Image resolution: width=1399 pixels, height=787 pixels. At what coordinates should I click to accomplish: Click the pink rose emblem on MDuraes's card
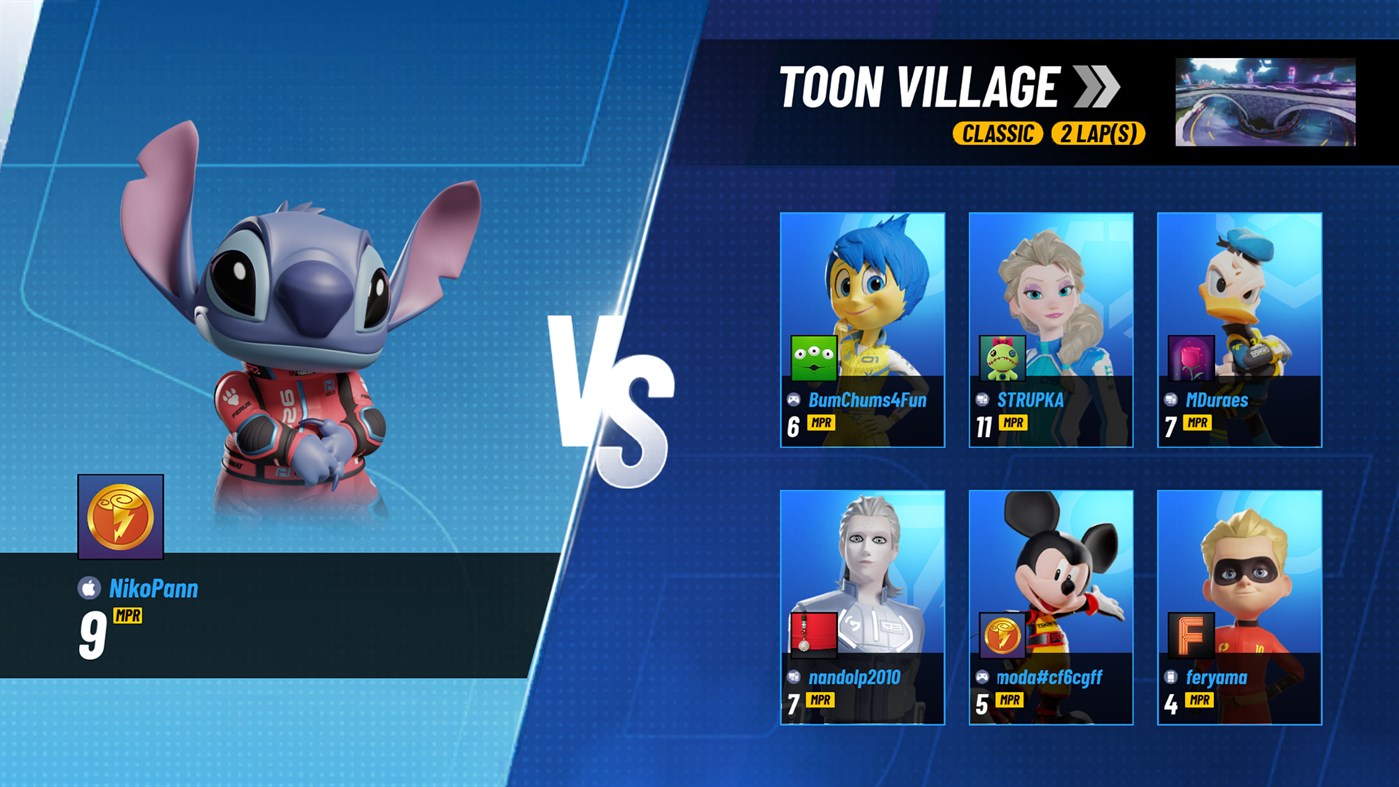pos(1192,356)
